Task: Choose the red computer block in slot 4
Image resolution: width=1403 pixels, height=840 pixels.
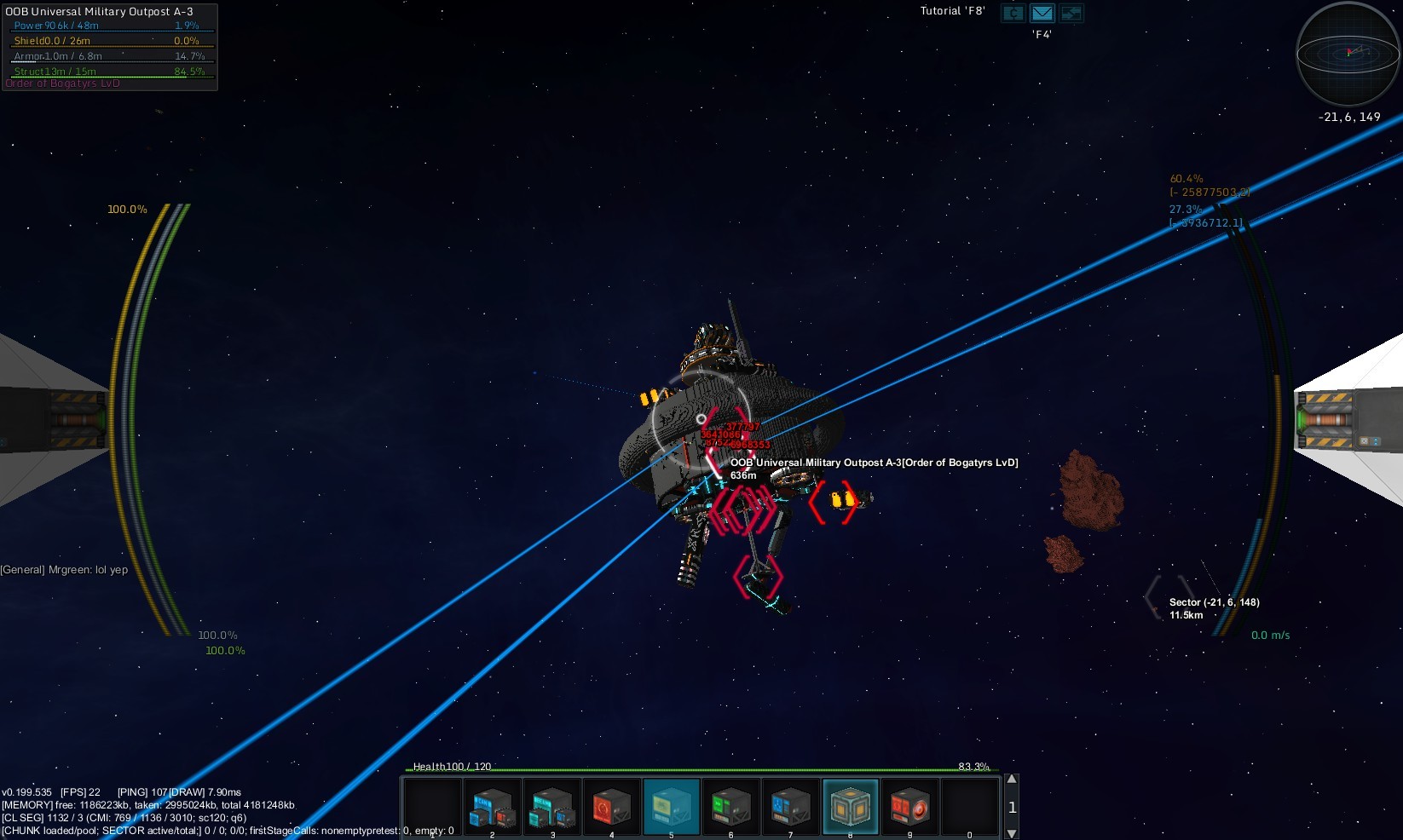Action: tap(611, 807)
